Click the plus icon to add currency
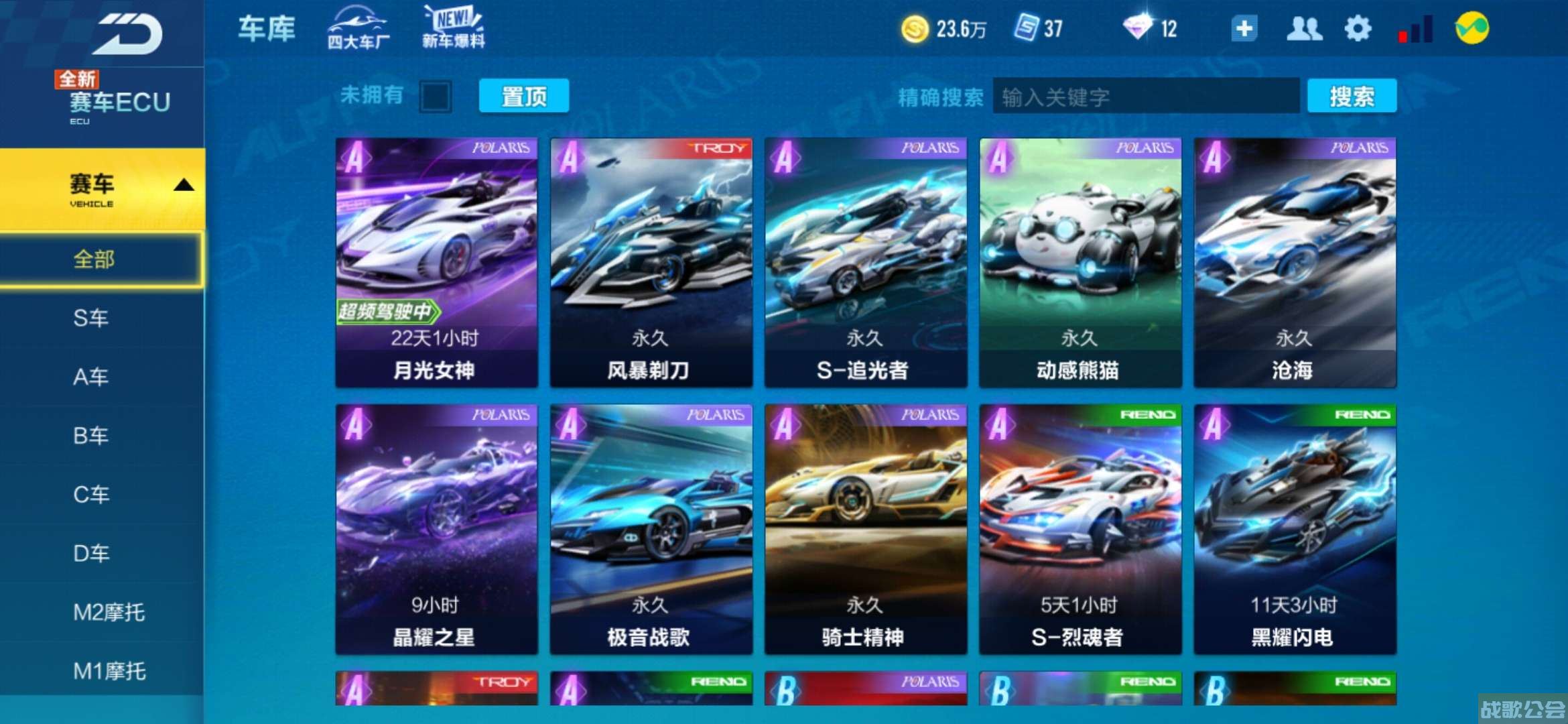The height and width of the screenshot is (724, 1568). (1244, 28)
